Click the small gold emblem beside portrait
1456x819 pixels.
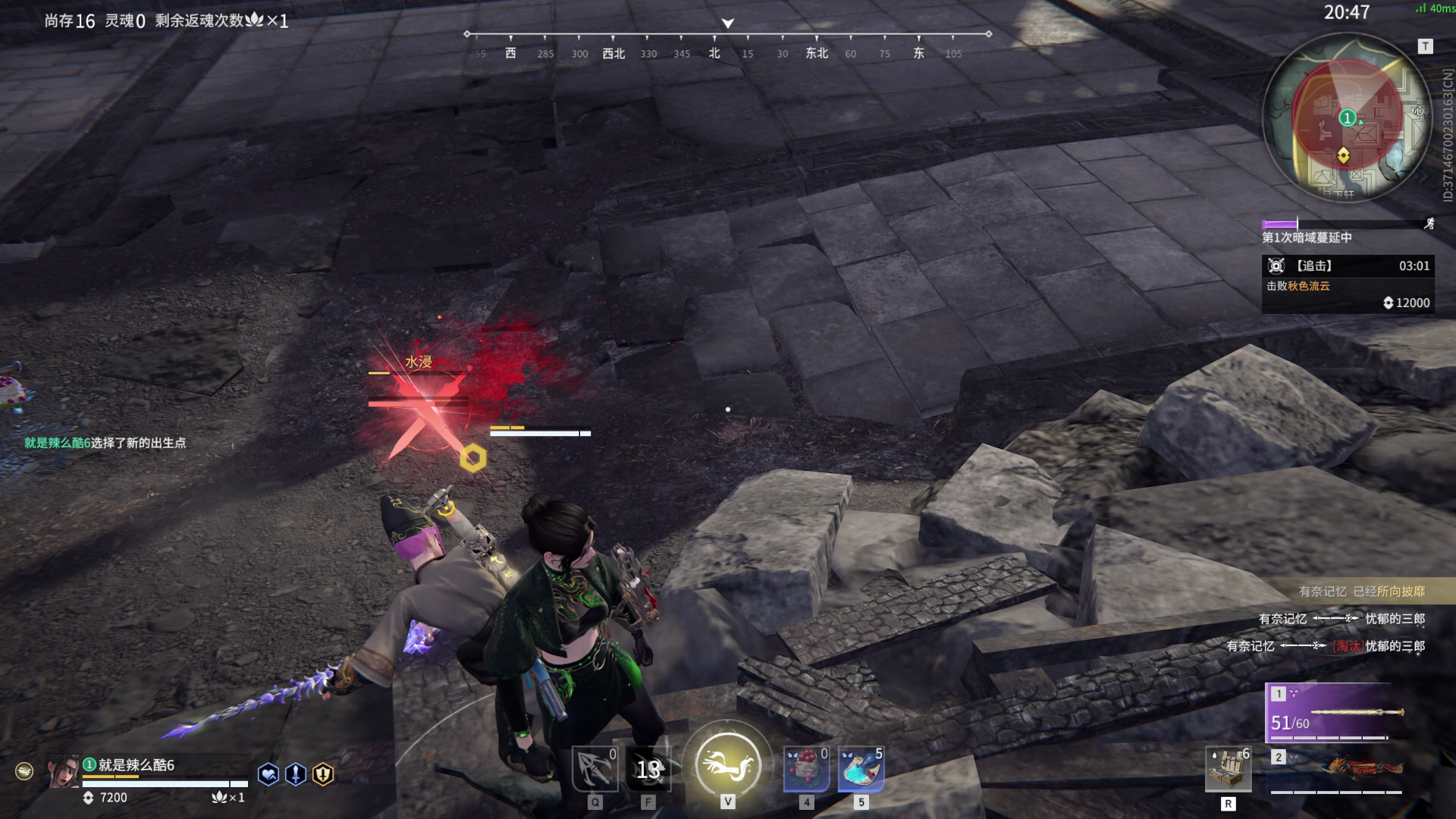click(24, 772)
